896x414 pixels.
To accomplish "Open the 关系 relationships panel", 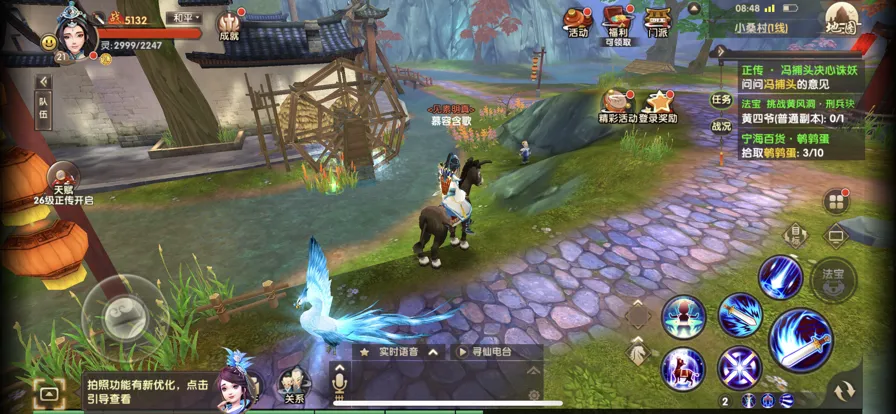I will pos(293,387).
